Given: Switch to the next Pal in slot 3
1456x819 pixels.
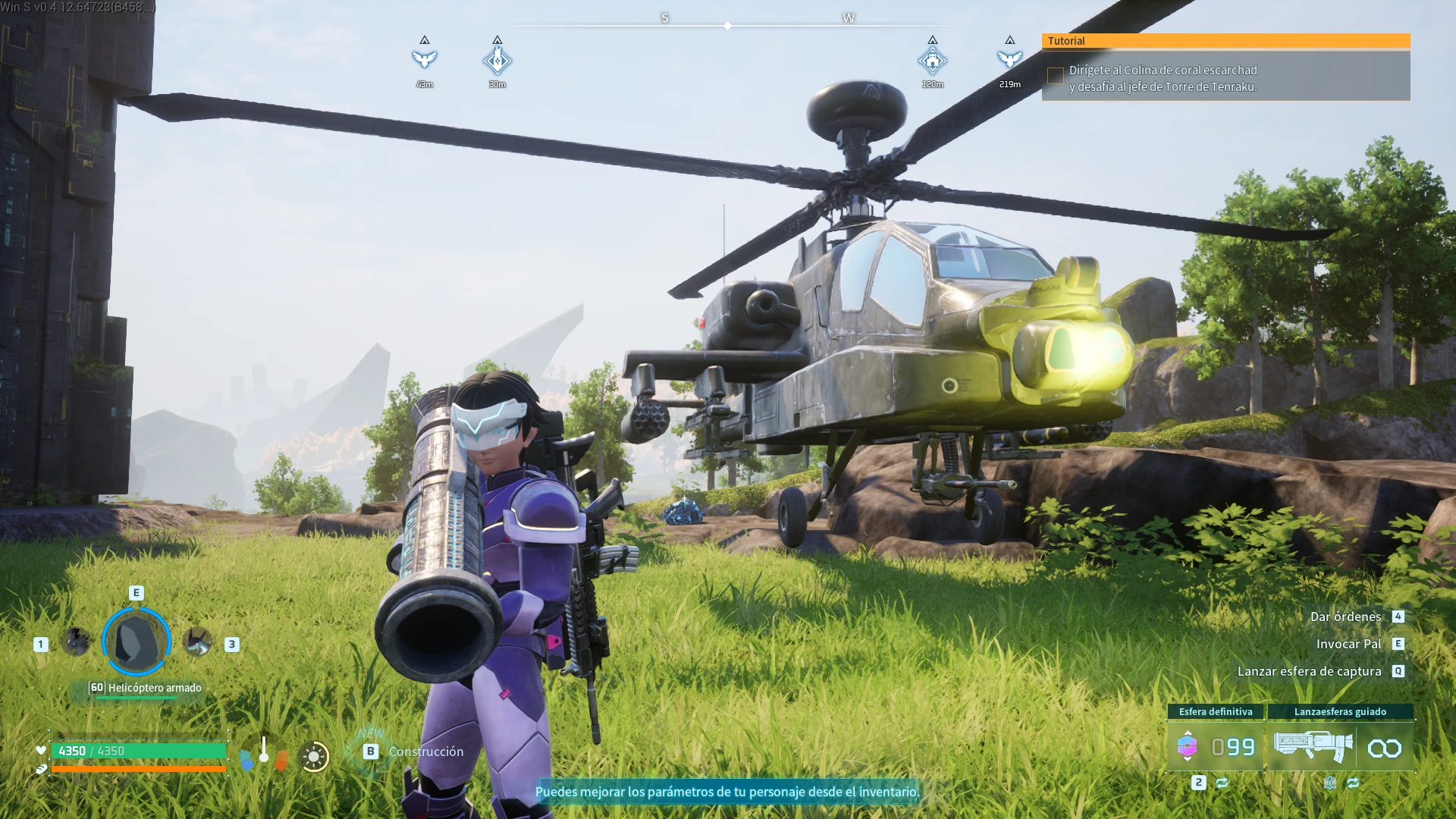Looking at the screenshot, I should (x=198, y=642).
